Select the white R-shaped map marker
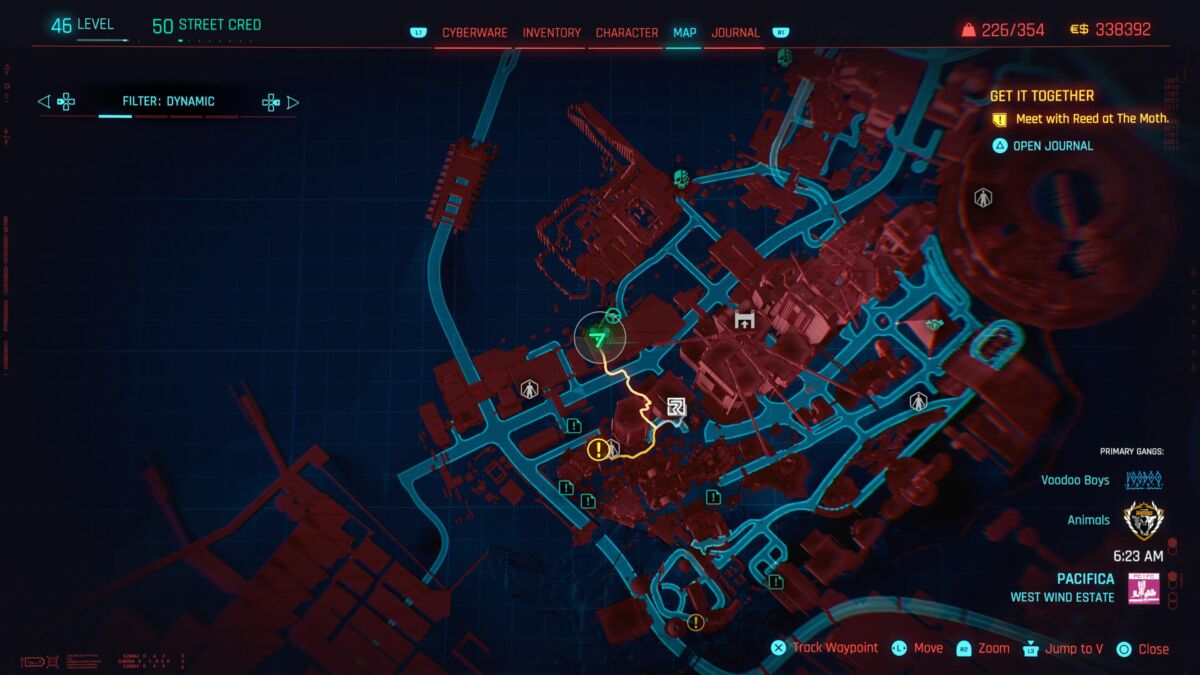1200x675 pixels. [677, 405]
